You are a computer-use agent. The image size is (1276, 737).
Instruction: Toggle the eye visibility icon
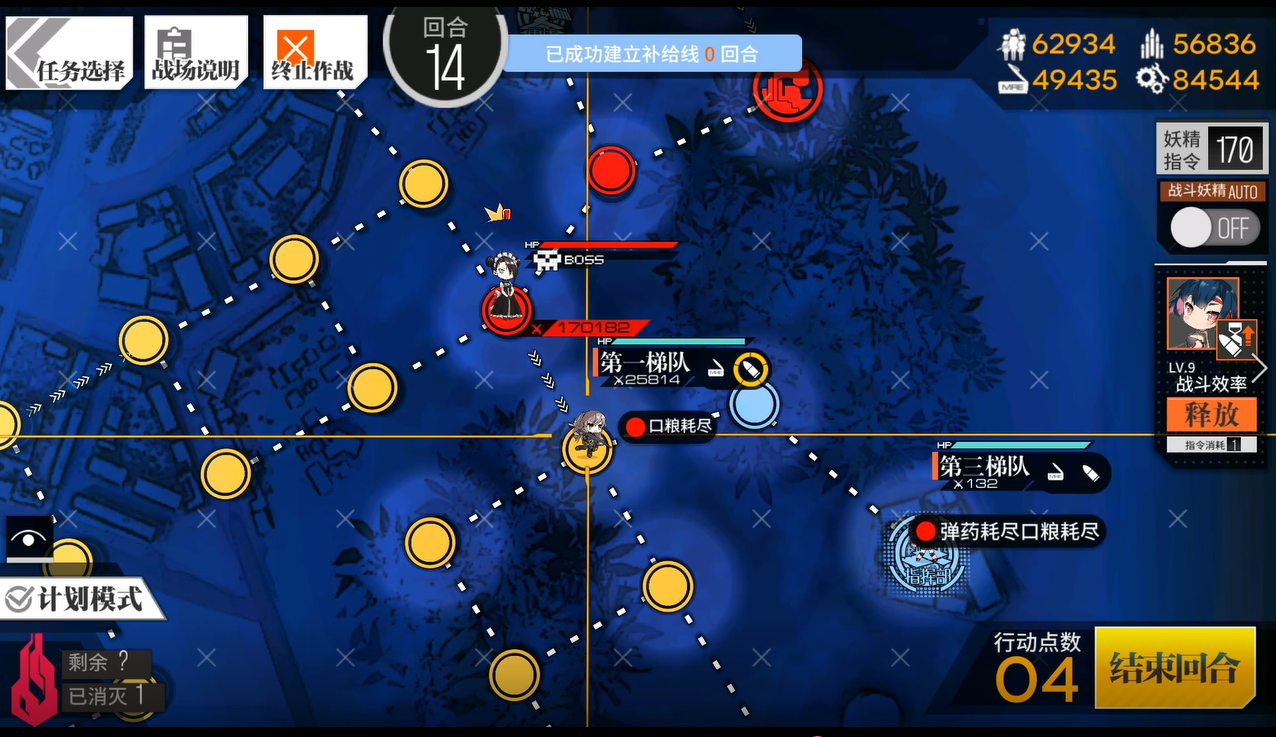[30, 539]
